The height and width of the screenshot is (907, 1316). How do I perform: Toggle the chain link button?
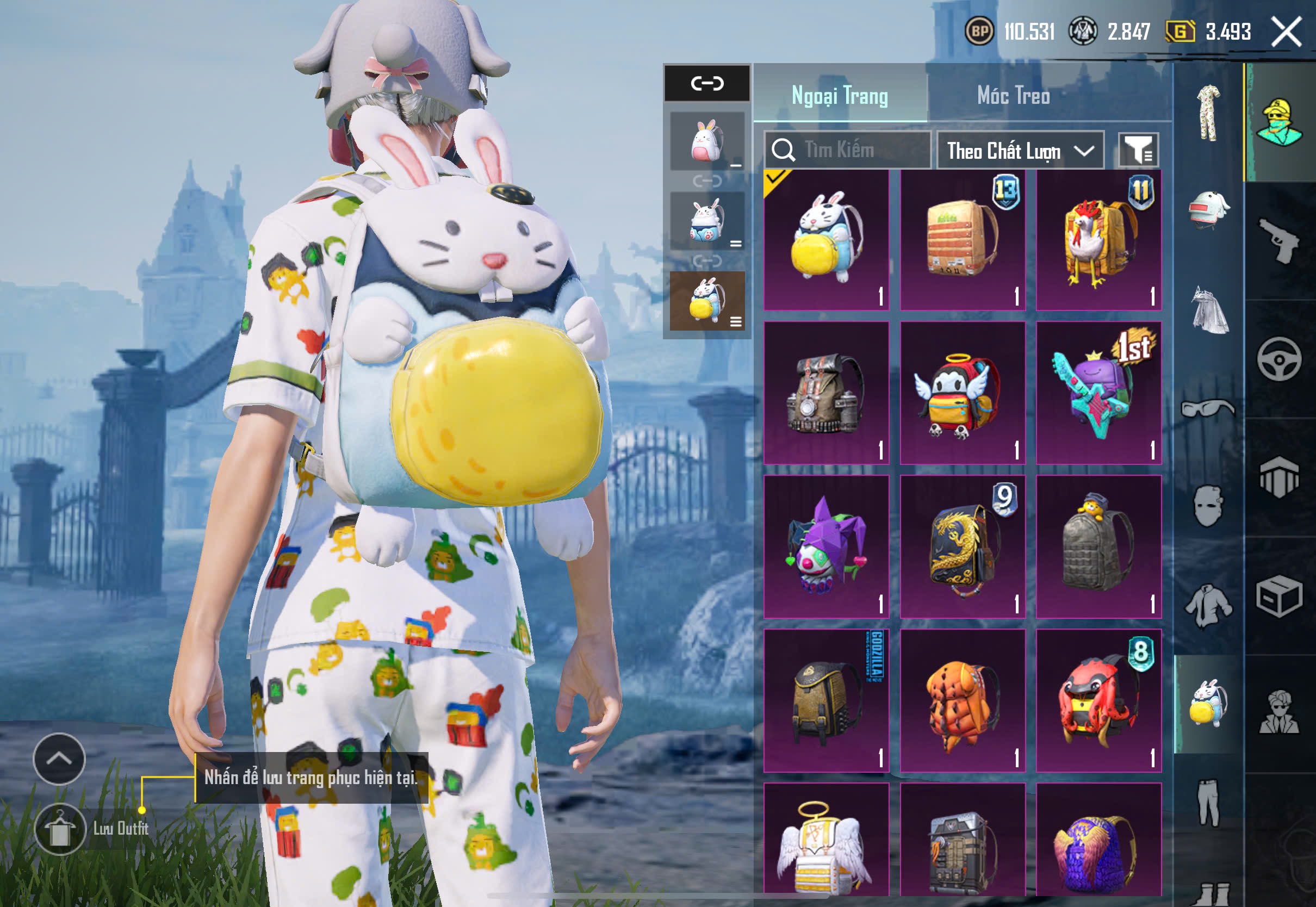pos(707,84)
